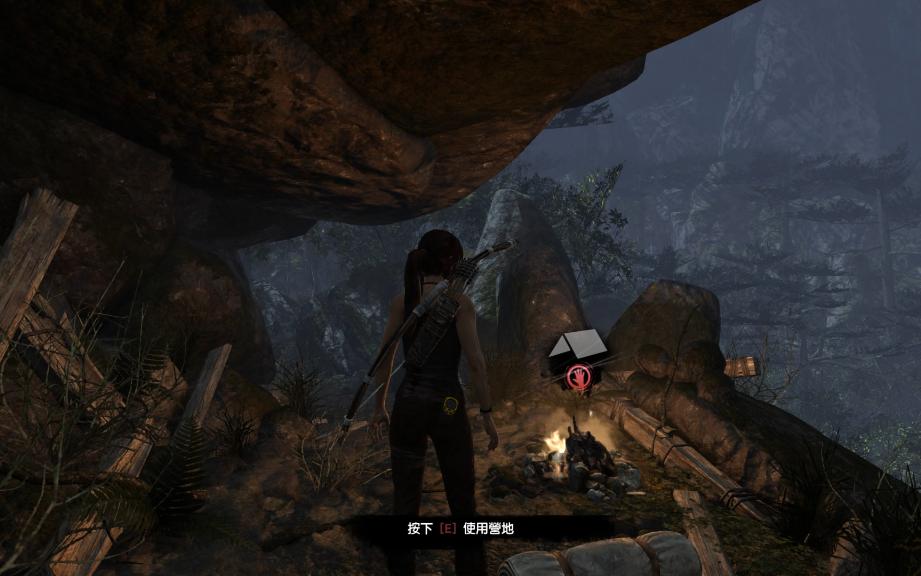Select the red hand interact icon
This screenshot has height=576, width=921.
click(577, 377)
